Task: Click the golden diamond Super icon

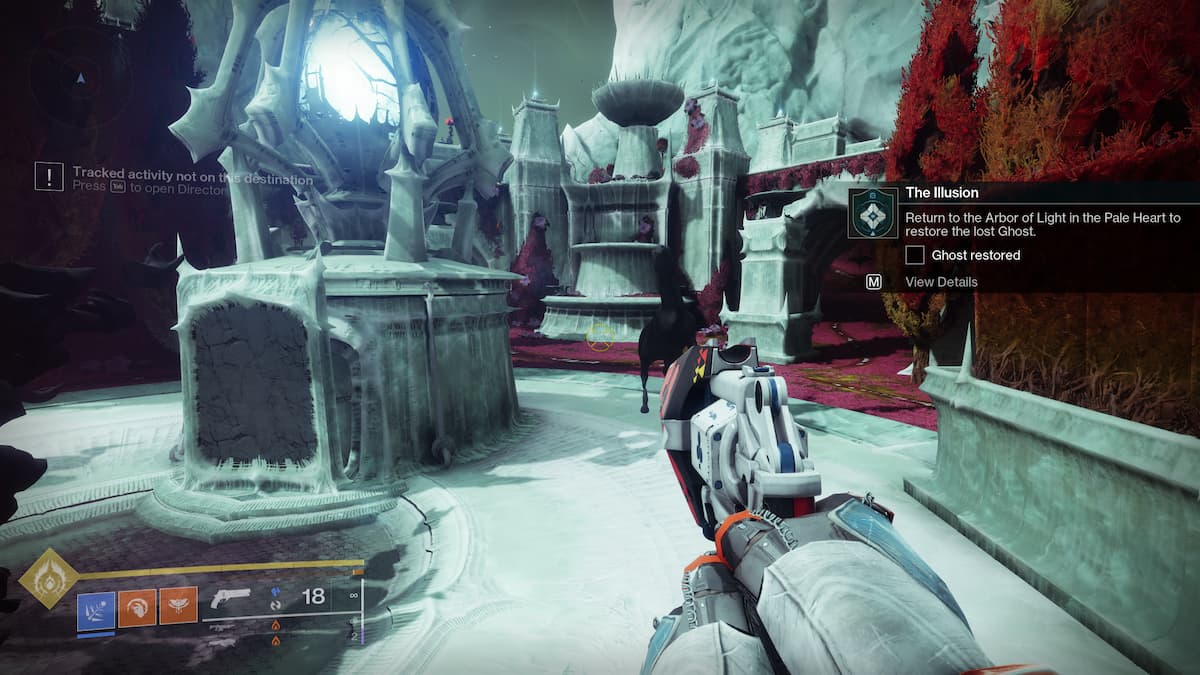Action: (x=48, y=577)
